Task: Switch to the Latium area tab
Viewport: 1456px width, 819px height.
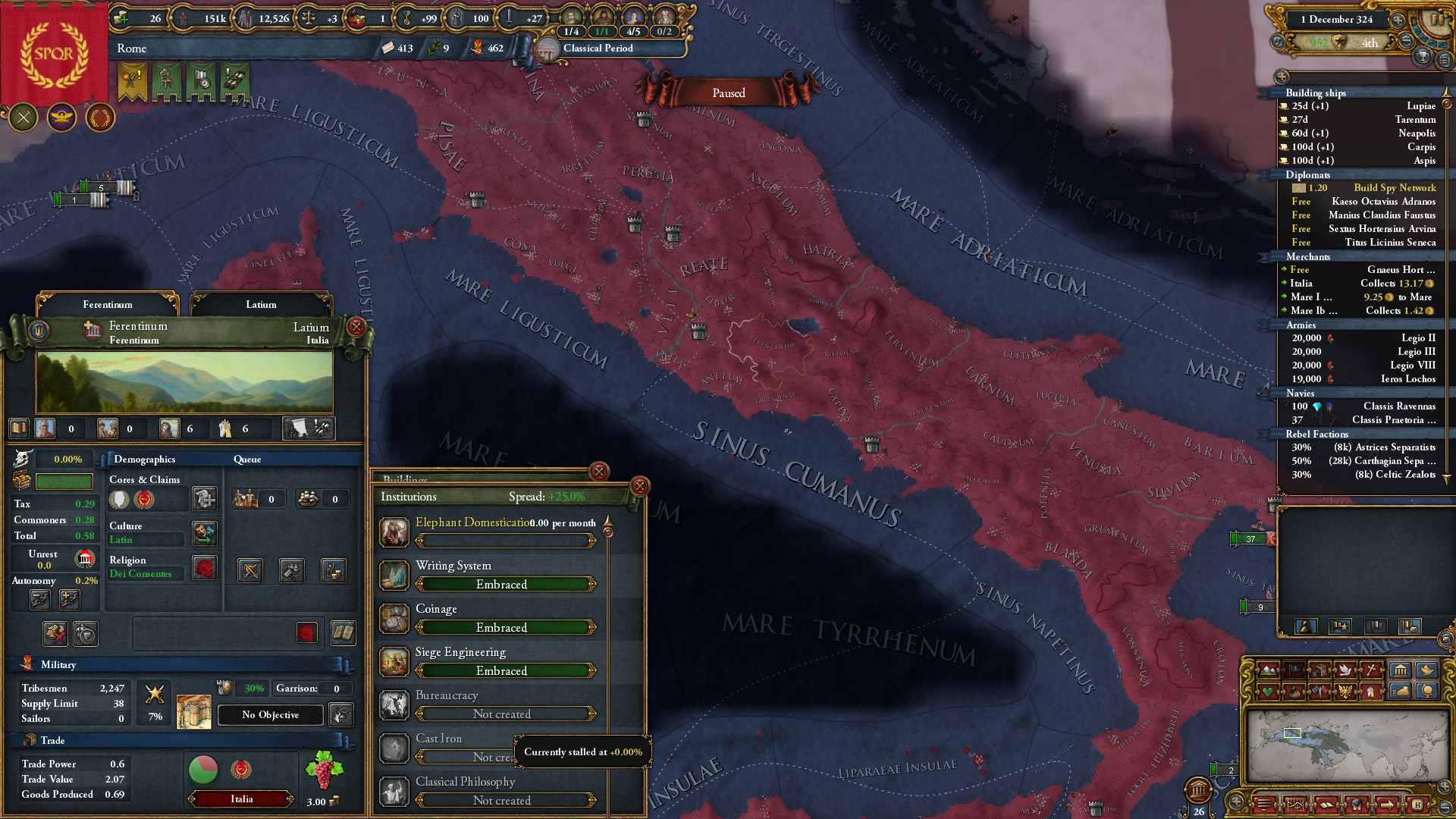Action: (260, 304)
